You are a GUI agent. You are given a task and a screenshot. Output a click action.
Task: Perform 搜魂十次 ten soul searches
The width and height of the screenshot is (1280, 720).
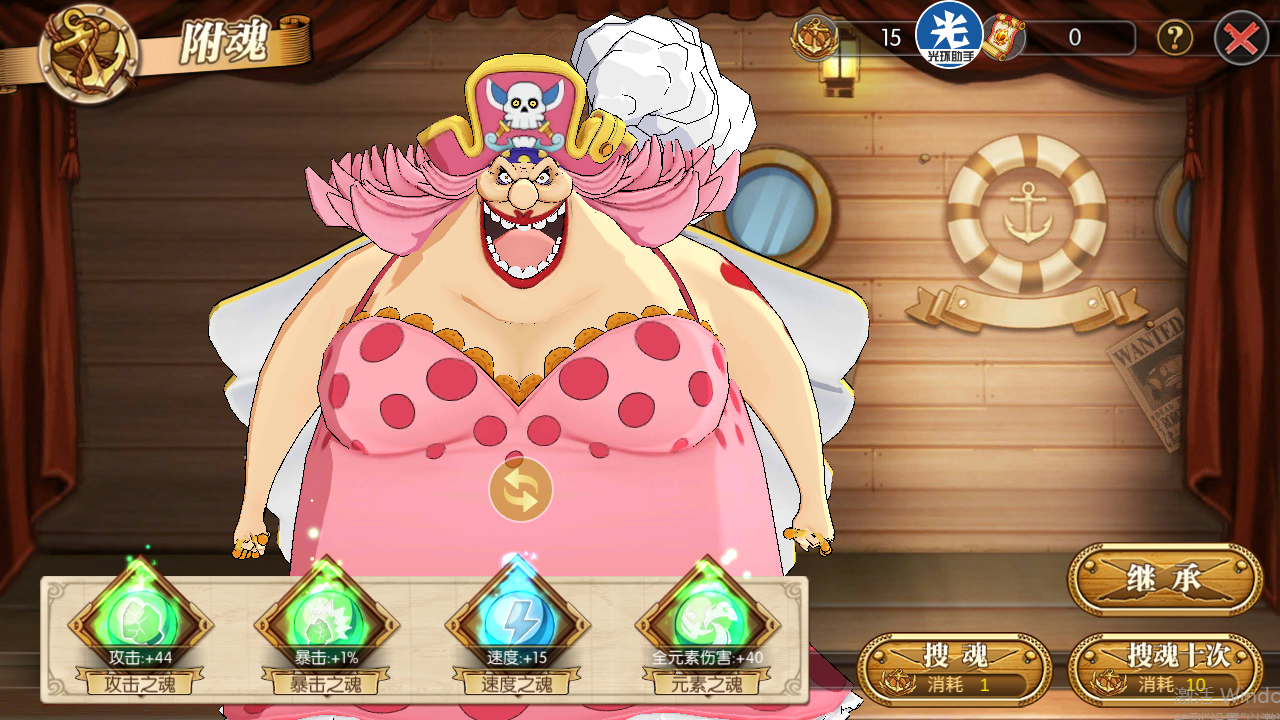1165,668
